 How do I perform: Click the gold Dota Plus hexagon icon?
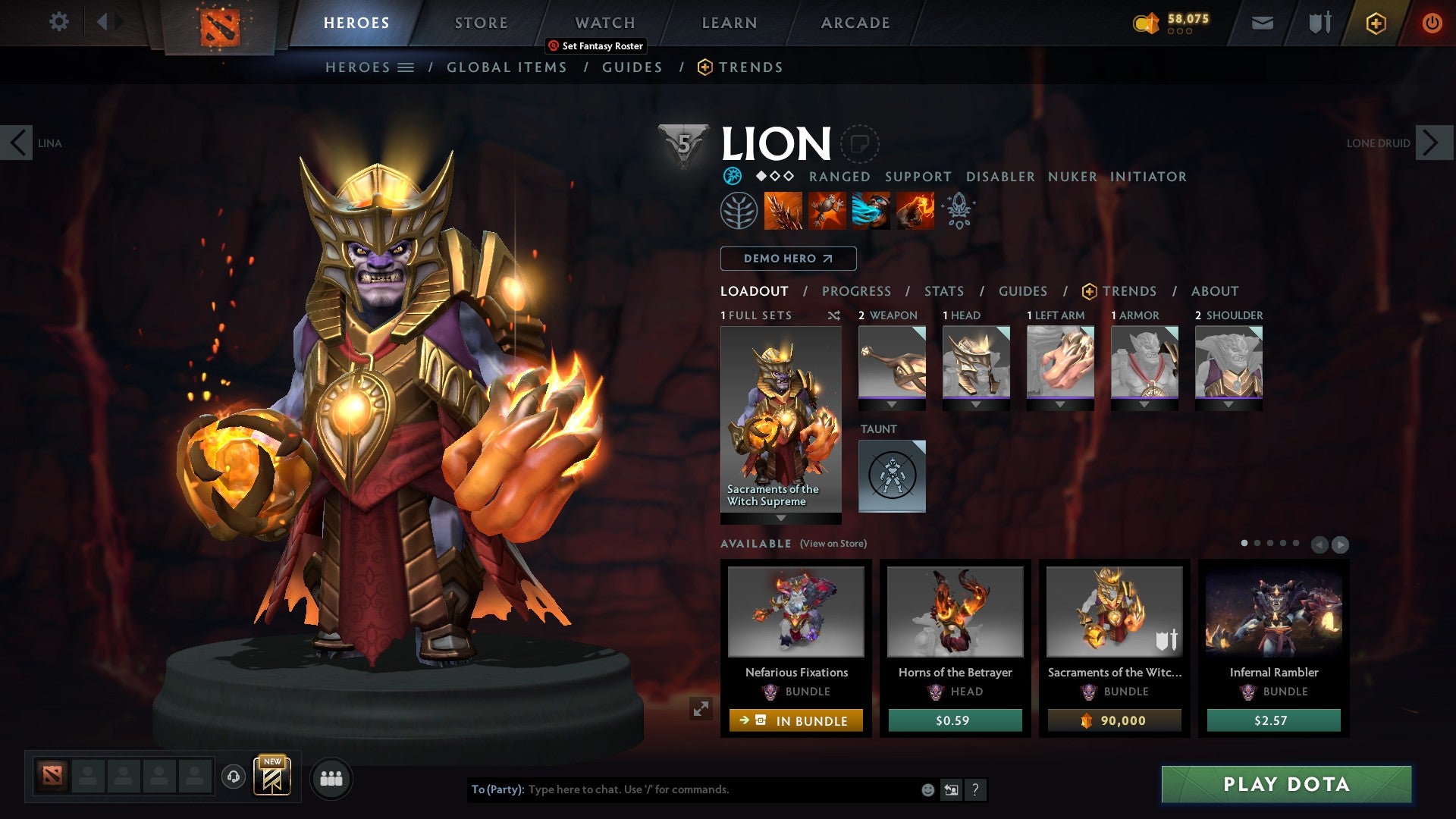[x=1375, y=23]
